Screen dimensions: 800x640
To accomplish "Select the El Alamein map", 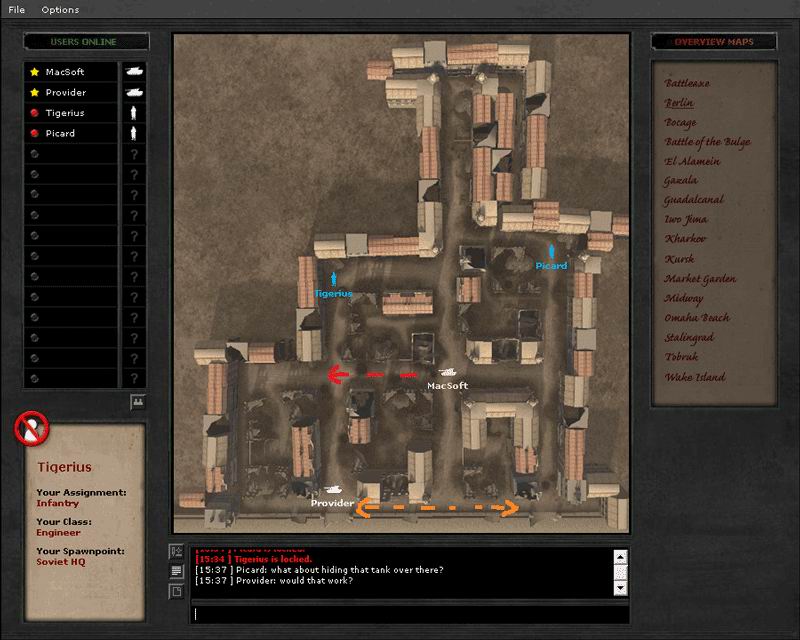I will (690, 161).
